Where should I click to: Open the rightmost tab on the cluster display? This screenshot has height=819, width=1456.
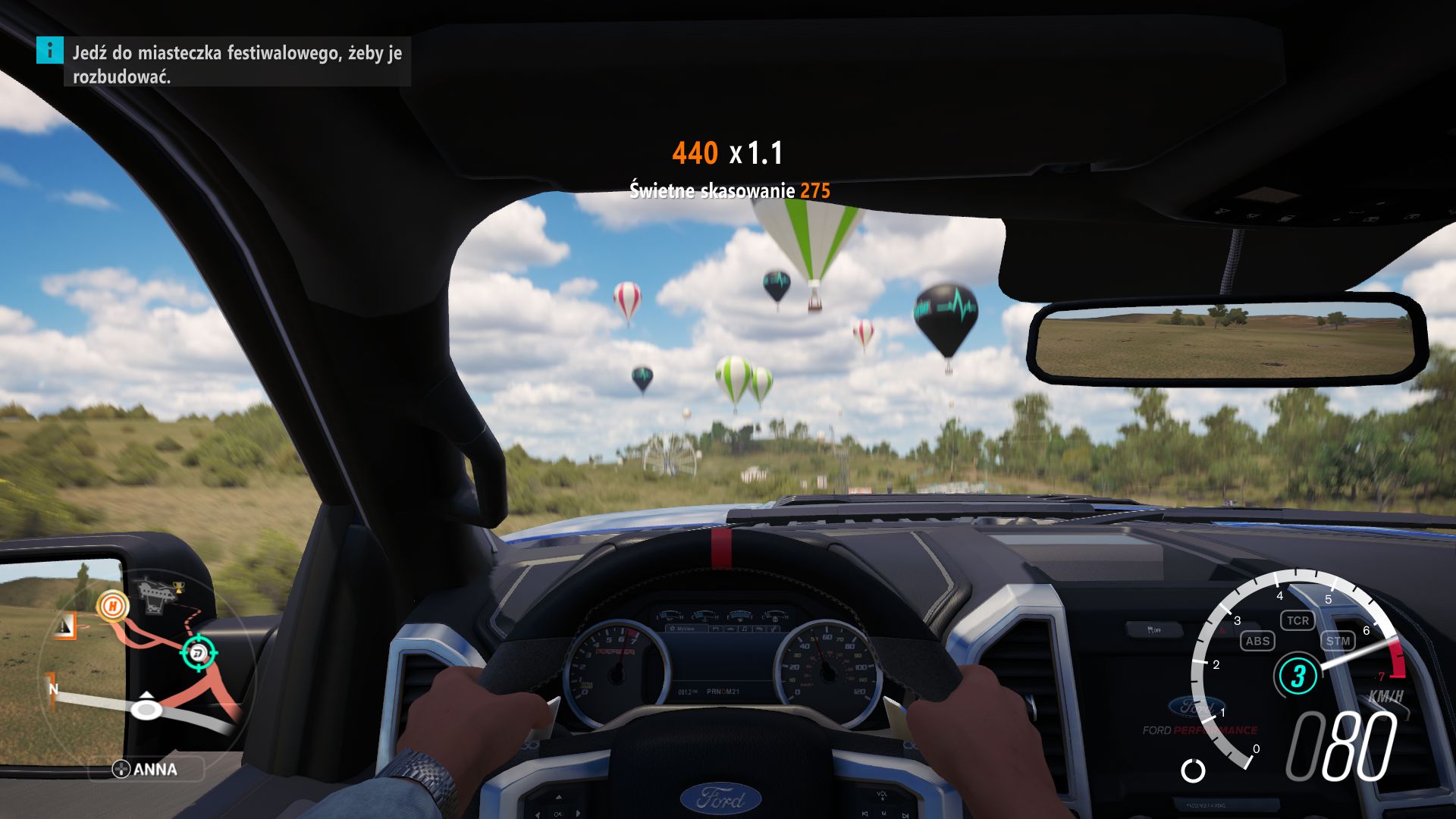[773, 629]
